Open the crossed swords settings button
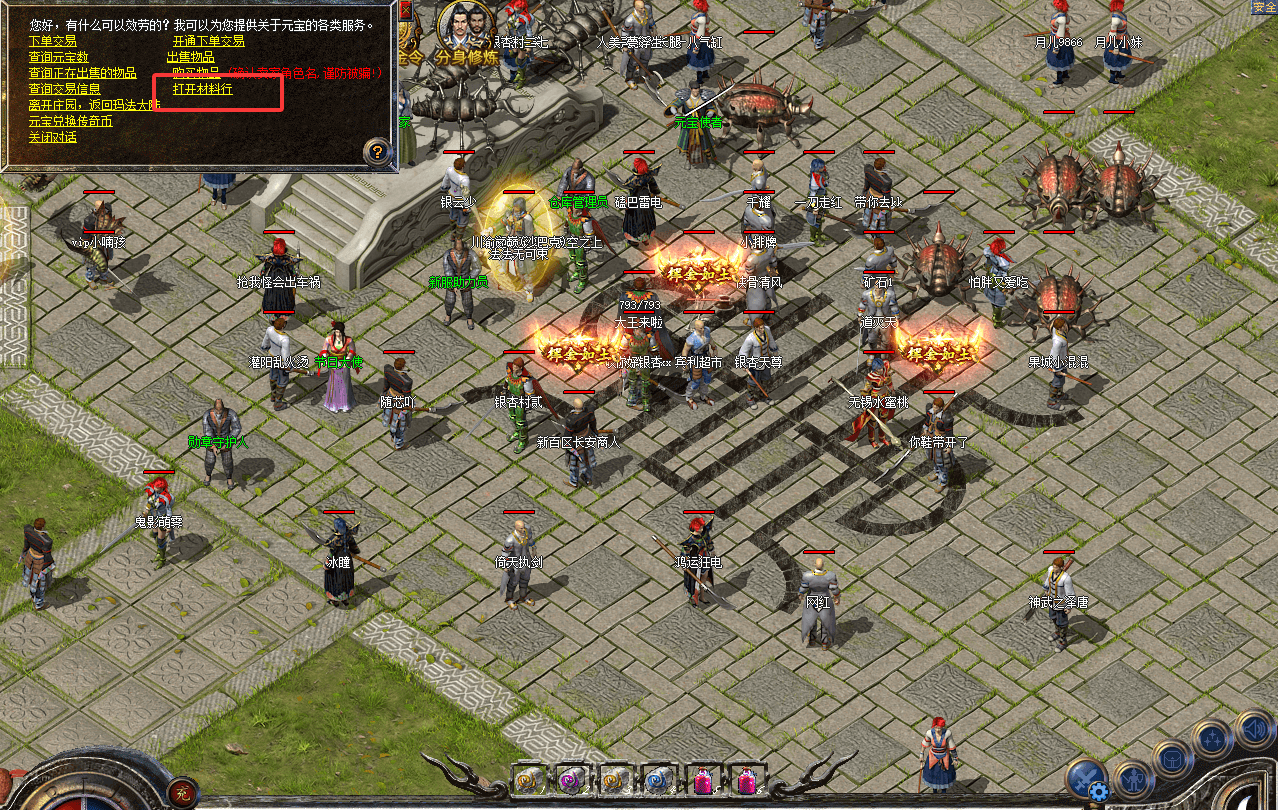This screenshot has height=810, width=1278. (x=1087, y=778)
